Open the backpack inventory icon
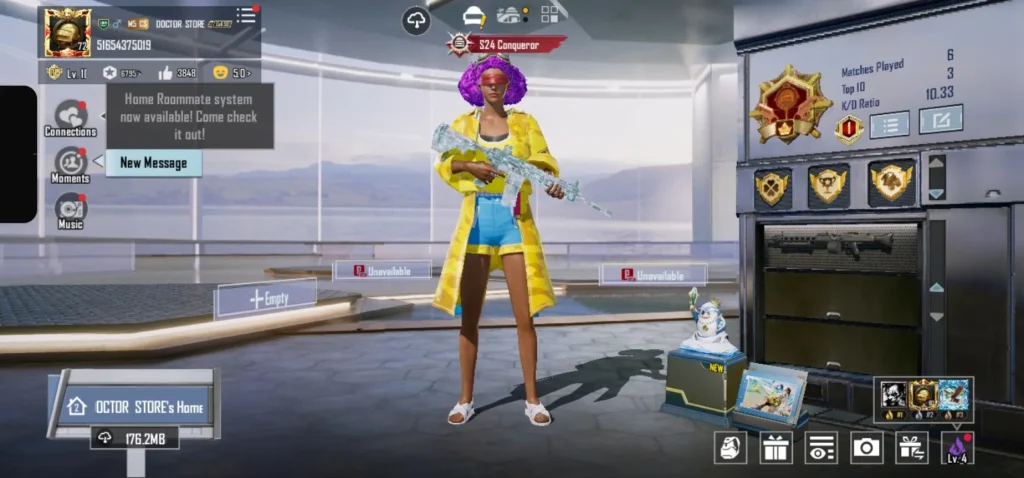The image size is (1024, 478). tap(731, 447)
